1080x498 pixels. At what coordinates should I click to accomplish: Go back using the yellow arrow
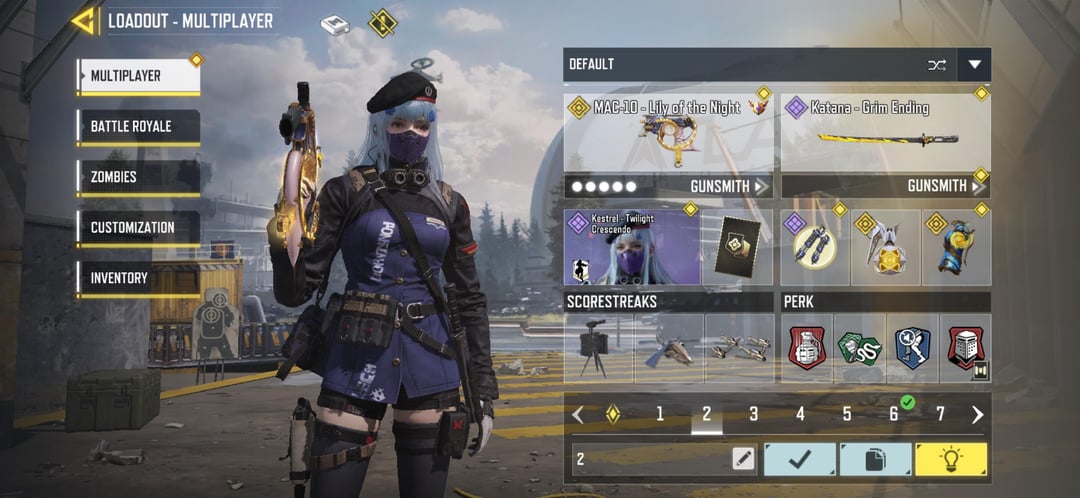[x=84, y=21]
